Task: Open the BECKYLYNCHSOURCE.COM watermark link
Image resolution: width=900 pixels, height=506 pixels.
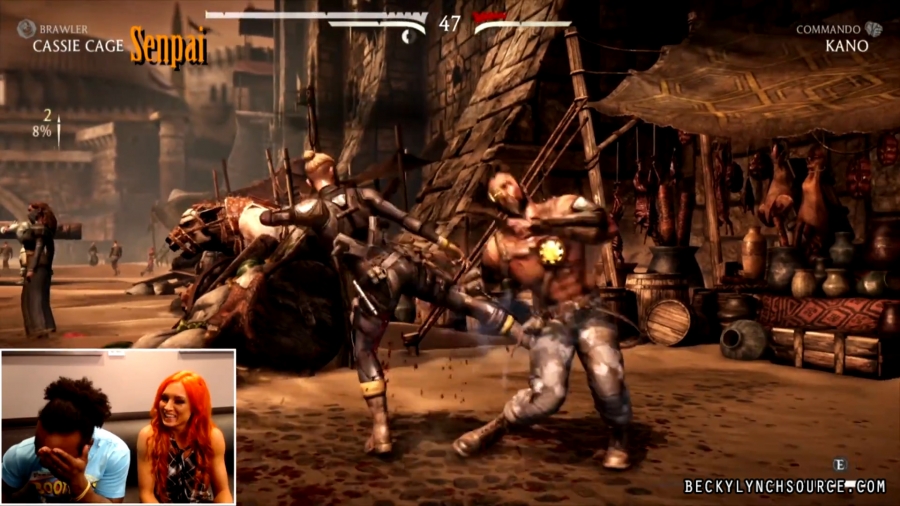Action: point(785,486)
